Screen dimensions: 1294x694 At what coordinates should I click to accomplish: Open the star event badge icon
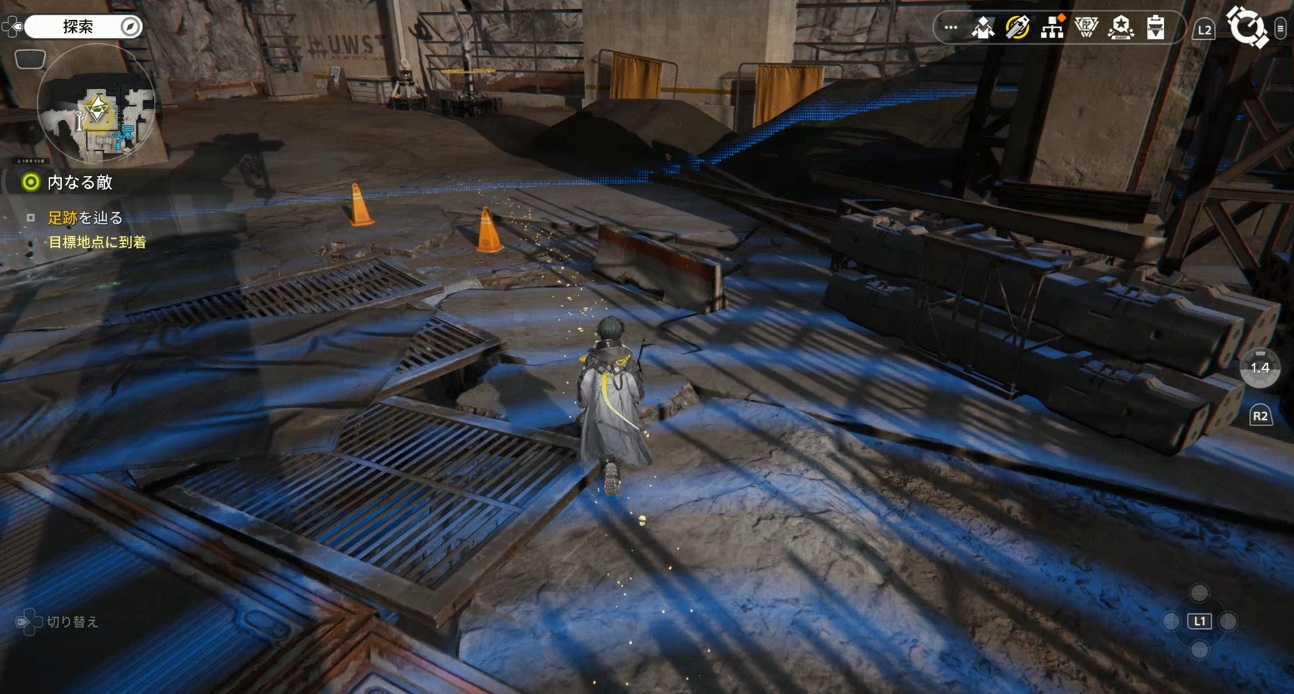point(1121,28)
